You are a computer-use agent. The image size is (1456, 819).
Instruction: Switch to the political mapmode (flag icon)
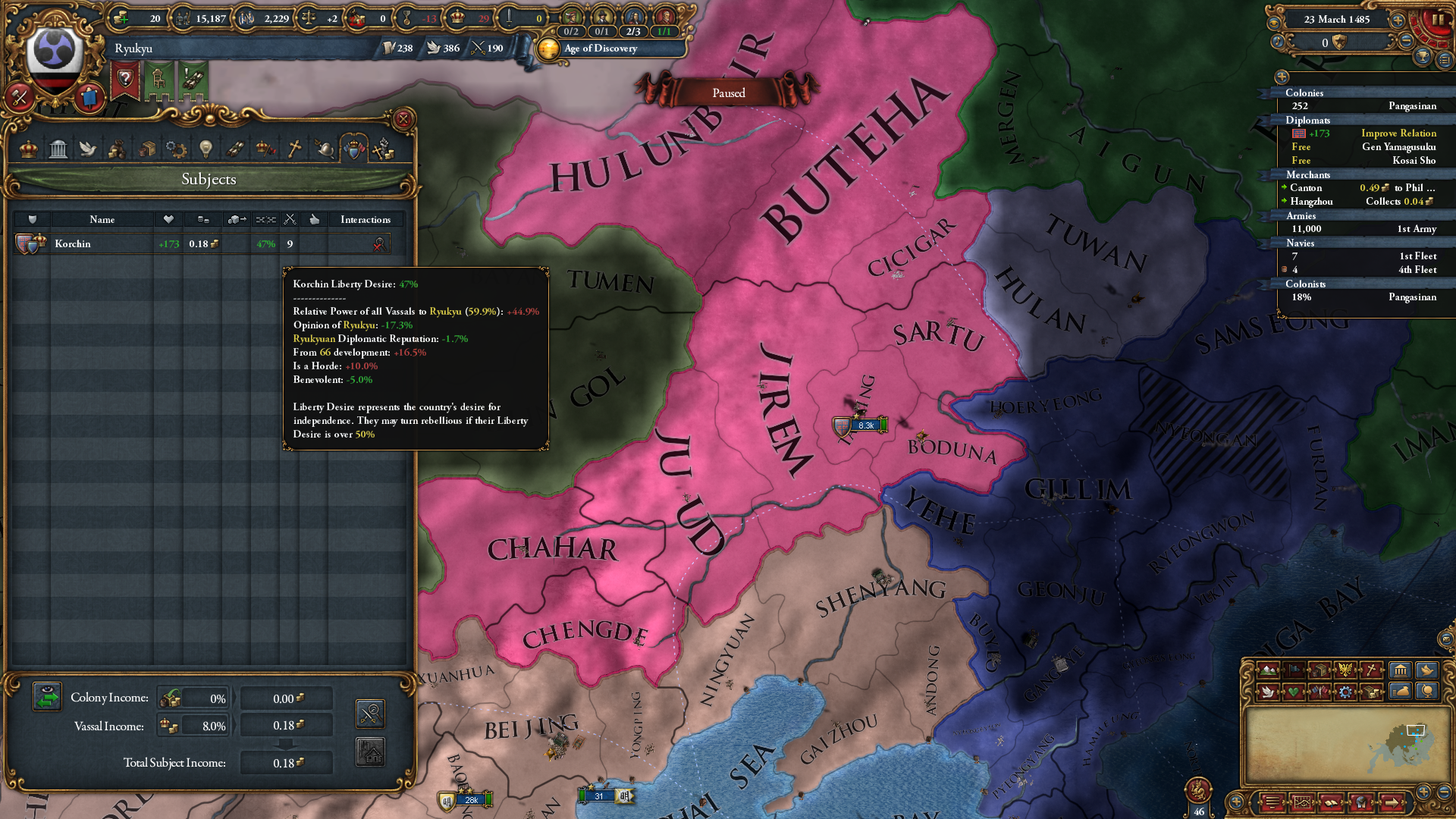click(1293, 670)
